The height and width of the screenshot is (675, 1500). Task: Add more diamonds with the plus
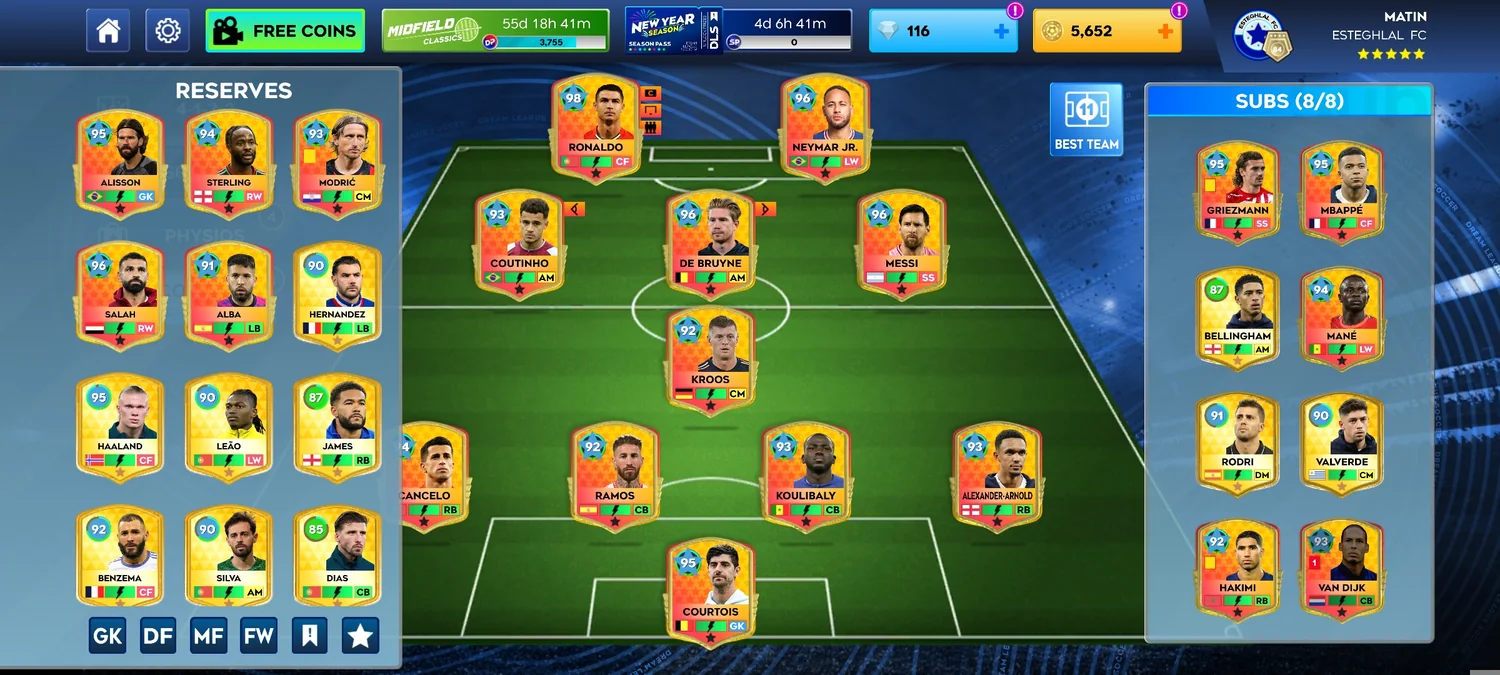point(1001,32)
